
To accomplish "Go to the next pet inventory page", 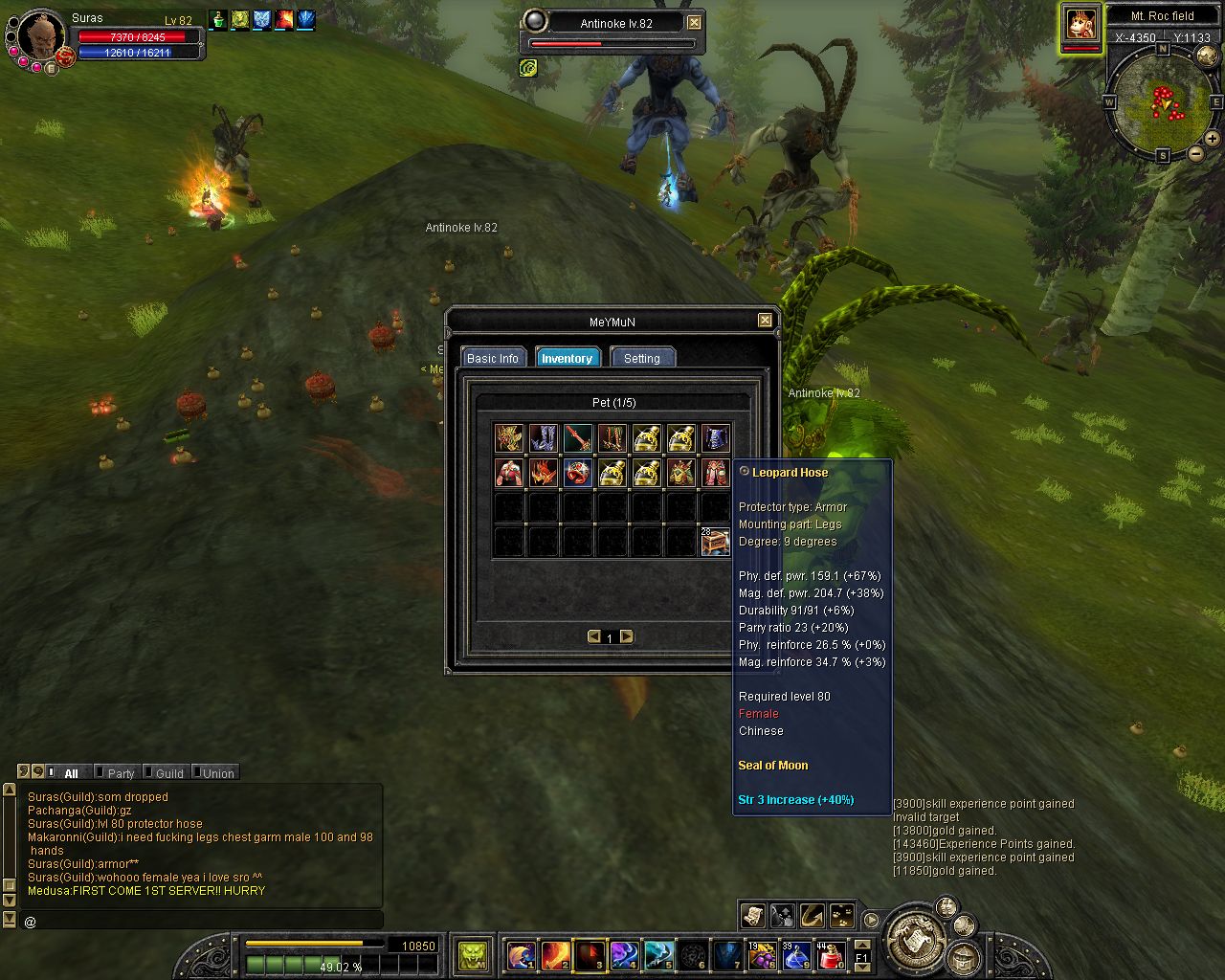I will (x=627, y=636).
